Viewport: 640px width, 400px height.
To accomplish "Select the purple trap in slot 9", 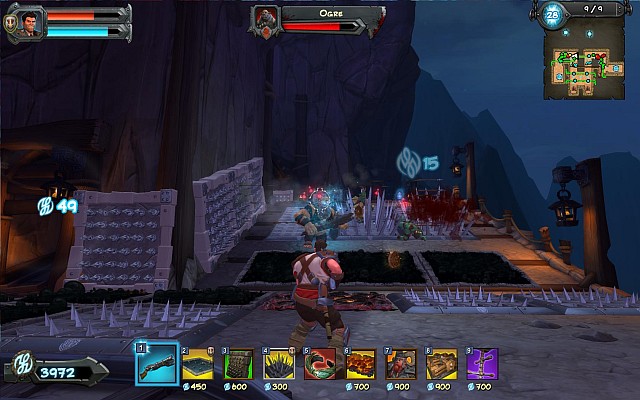I will pos(482,364).
